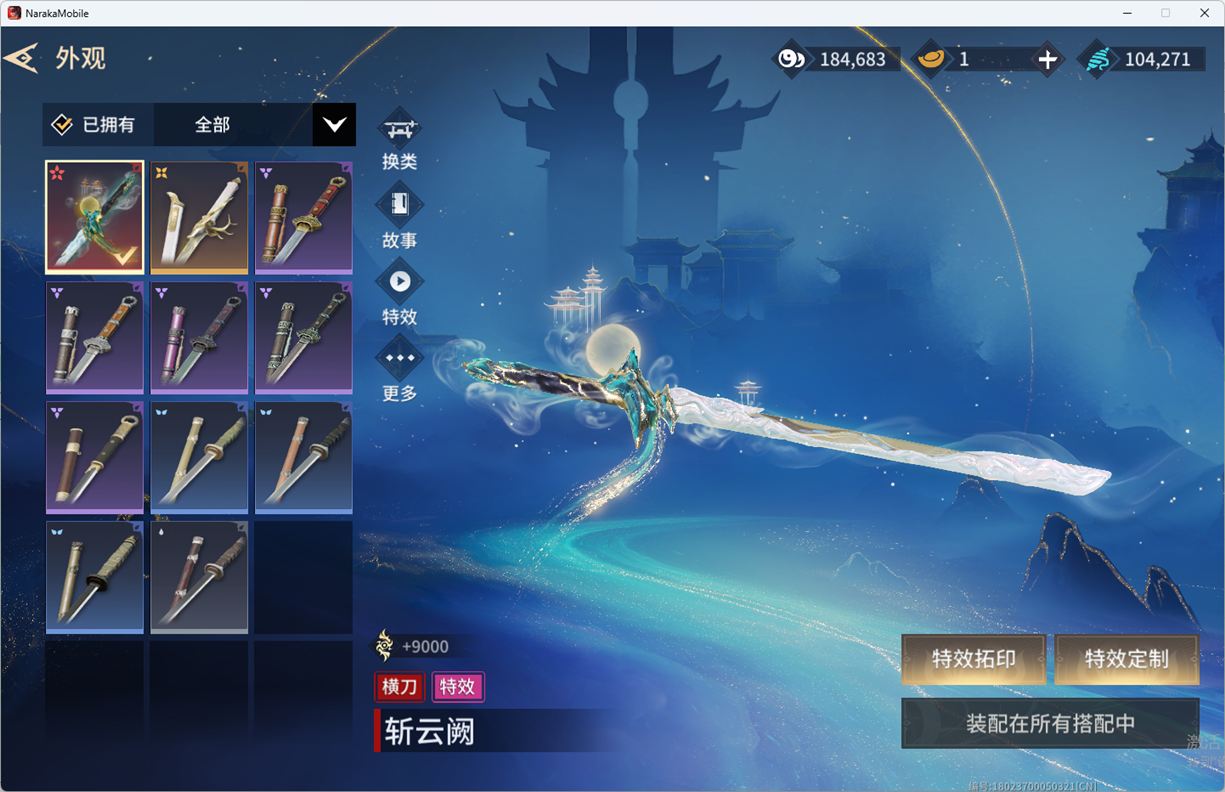Image resolution: width=1225 pixels, height=792 pixels.
Task: Click the pink 特效 tag
Action: (457, 687)
